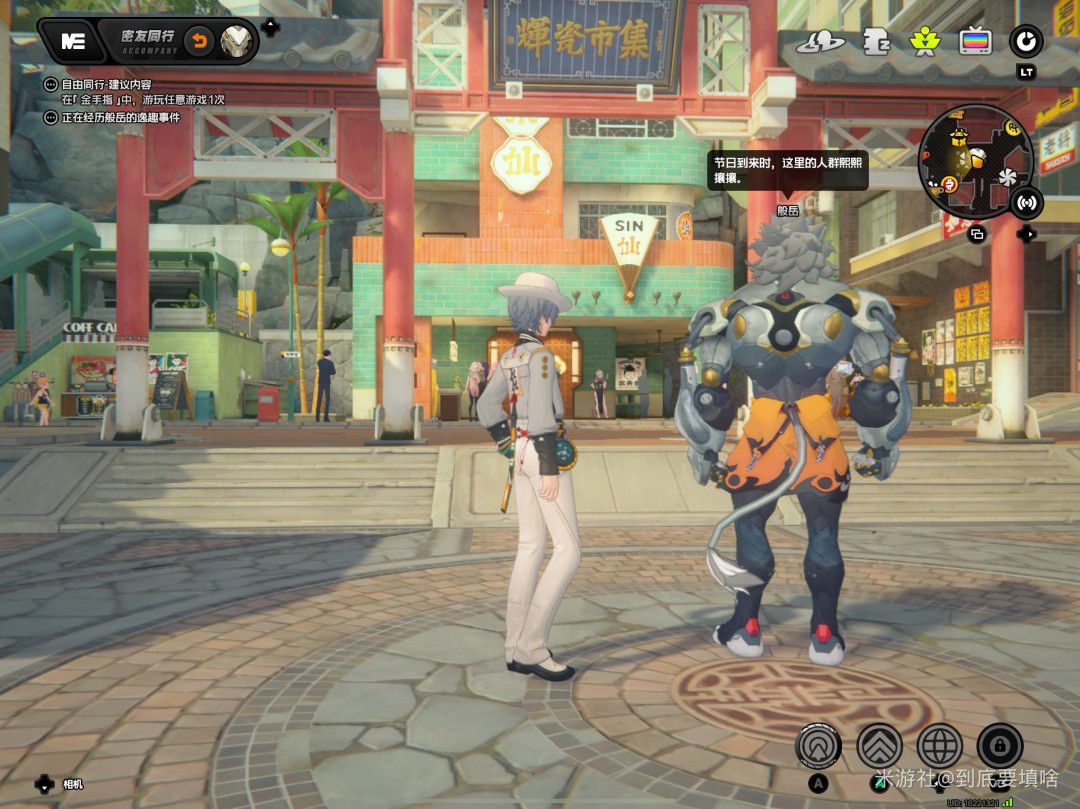The width and height of the screenshot is (1080, 809).
Task: Open the yellow-green figure icon
Action: 924,42
